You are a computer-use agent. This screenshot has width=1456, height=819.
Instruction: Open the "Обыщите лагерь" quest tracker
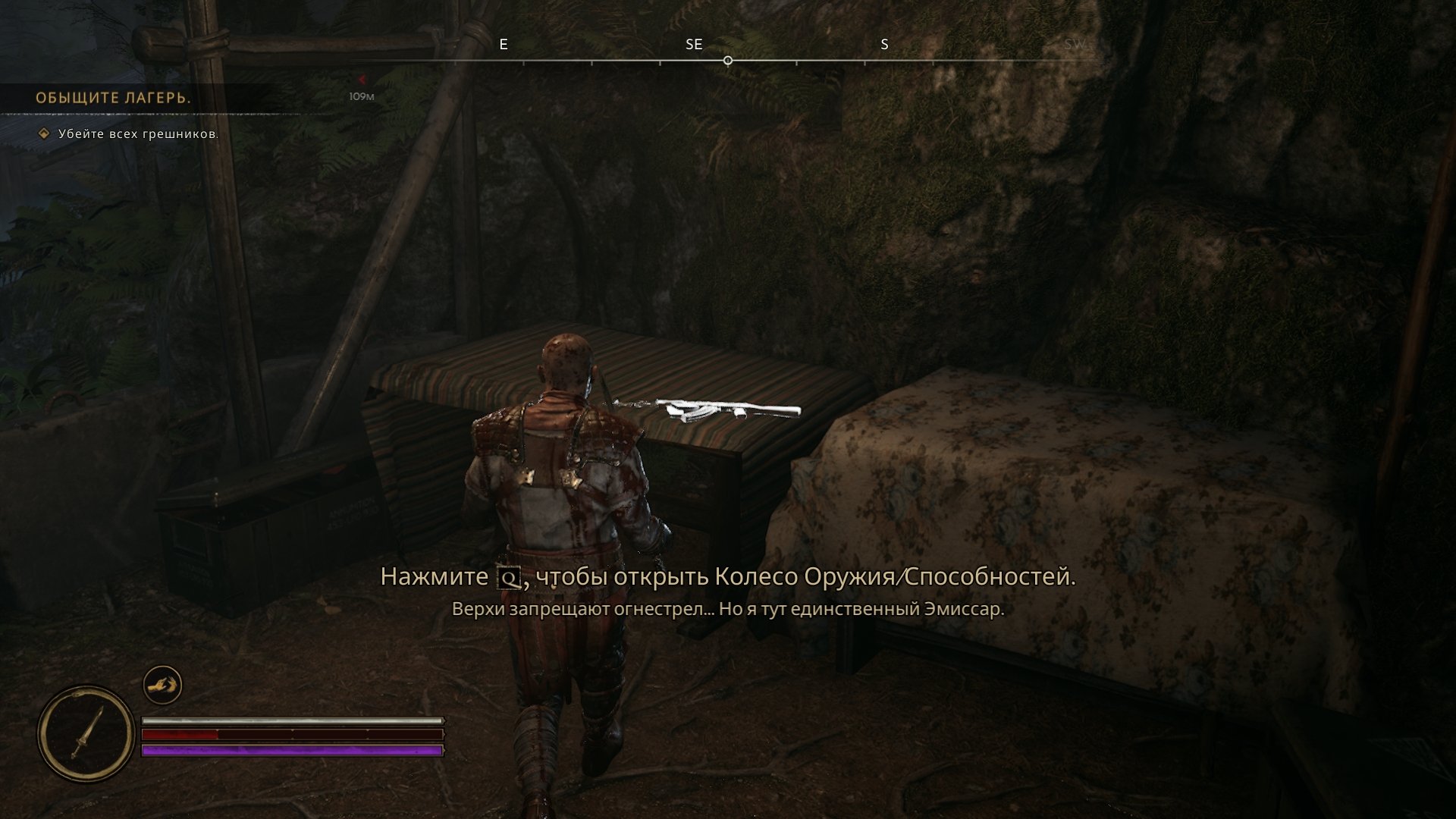coord(113,98)
